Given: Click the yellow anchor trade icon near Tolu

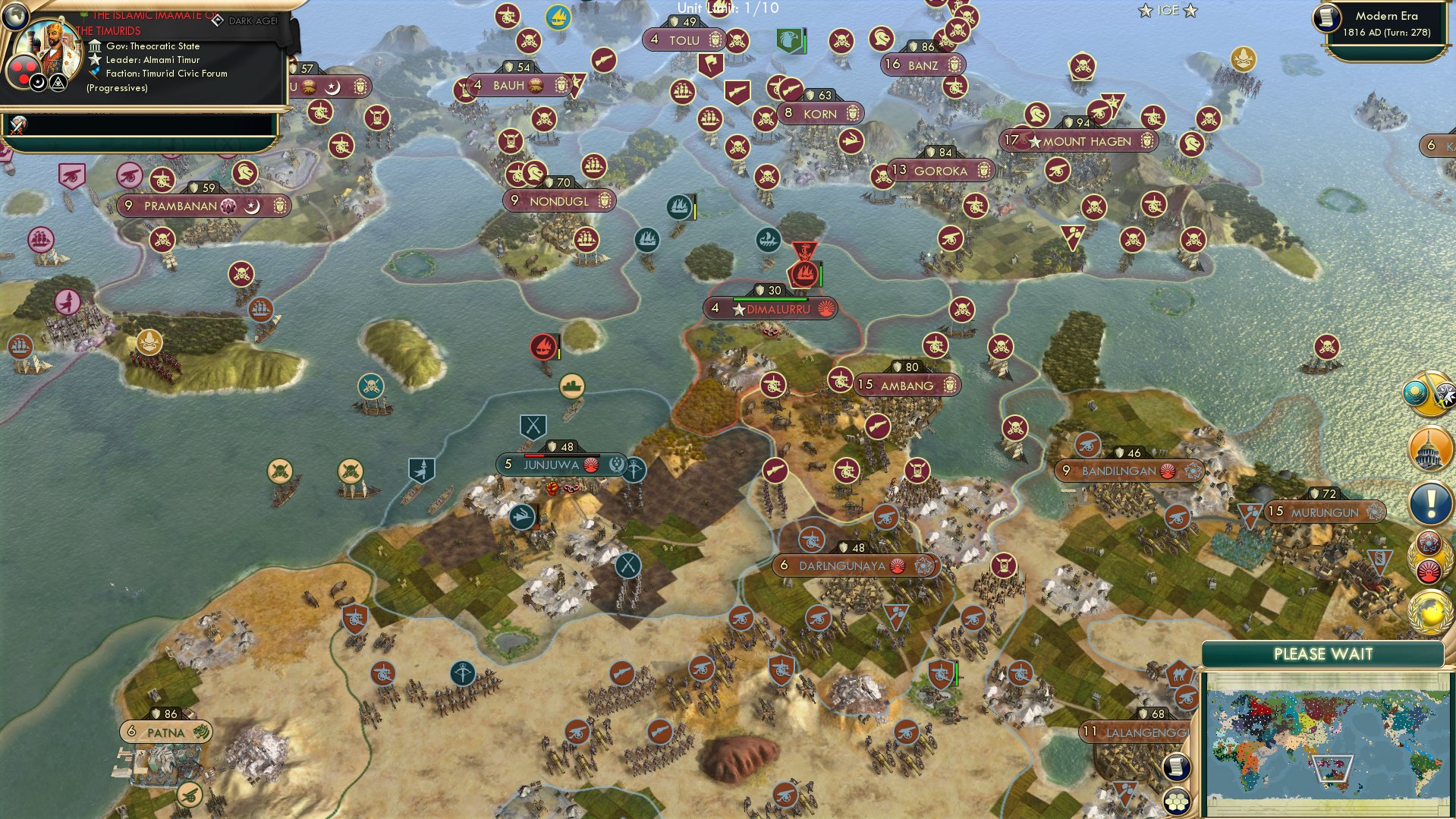Looking at the screenshot, I should point(558,15).
